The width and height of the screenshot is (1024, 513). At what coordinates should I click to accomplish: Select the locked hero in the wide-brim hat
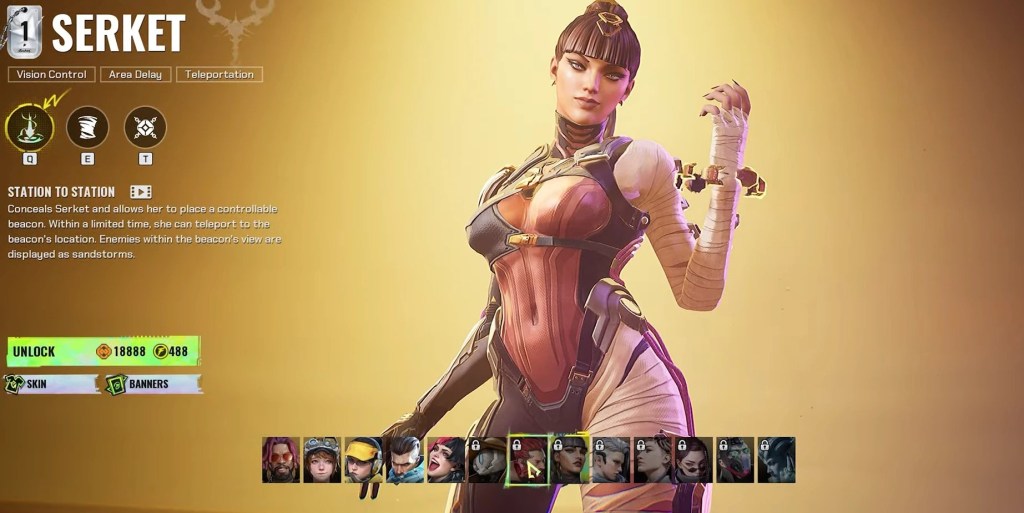point(487,460)
